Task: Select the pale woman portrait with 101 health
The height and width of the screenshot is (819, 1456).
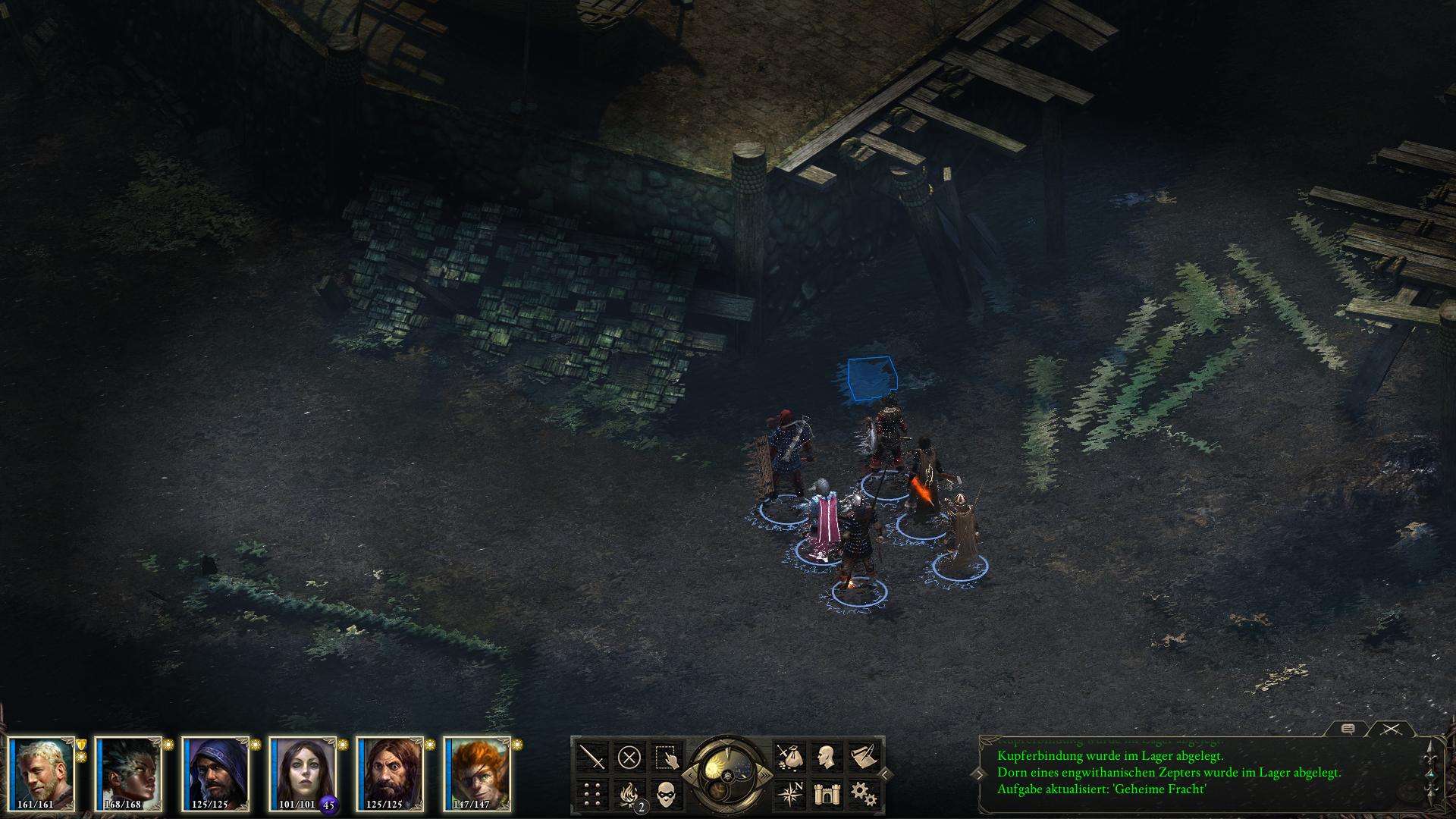Action: pyautogui.click(x=303, y=772)
